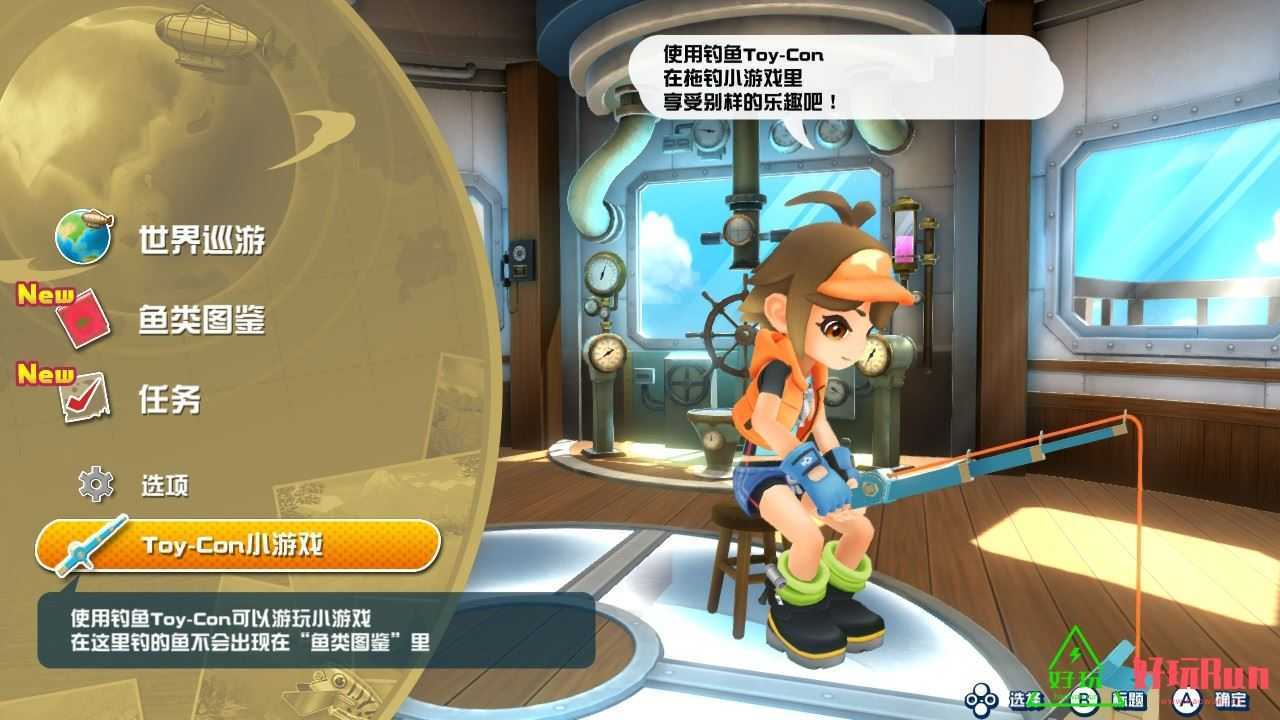This screenshot has height=720, width=1280.
Task: Click the gear icon beside 选项
Action: (96, 485)
